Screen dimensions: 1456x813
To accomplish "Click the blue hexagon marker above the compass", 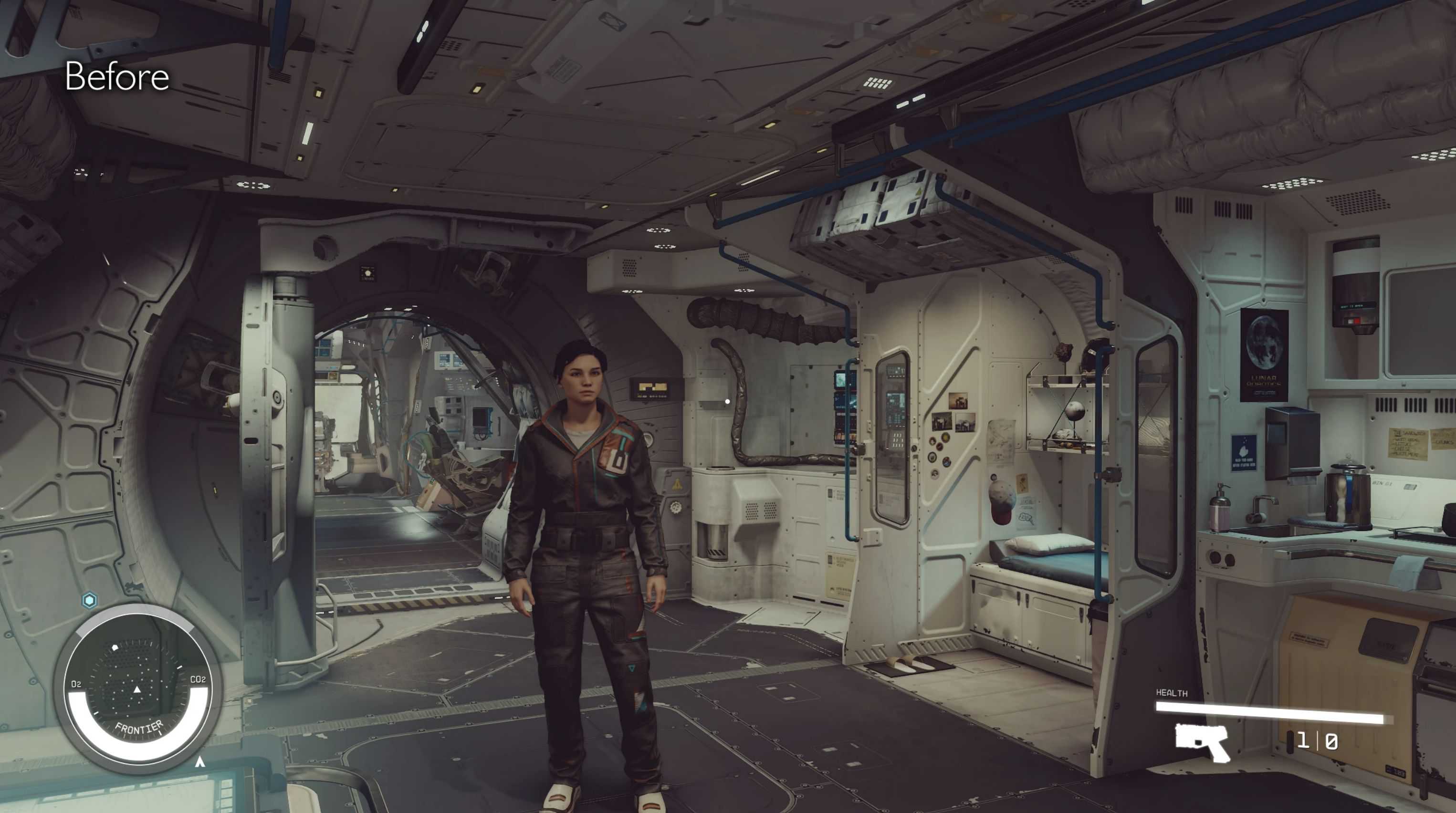I will (89, 600).
